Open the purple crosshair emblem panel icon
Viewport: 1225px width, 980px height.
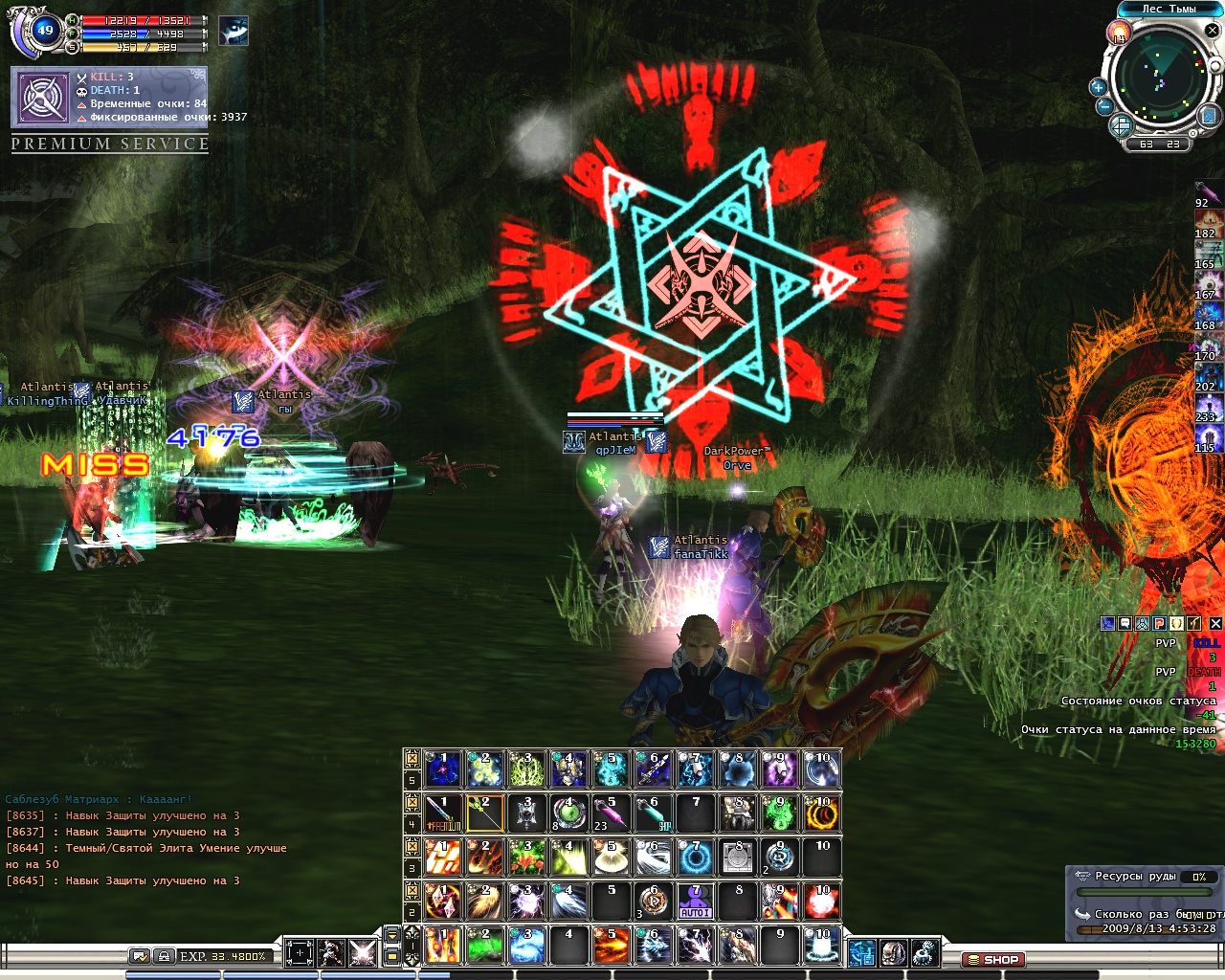[x=43, y=97]
